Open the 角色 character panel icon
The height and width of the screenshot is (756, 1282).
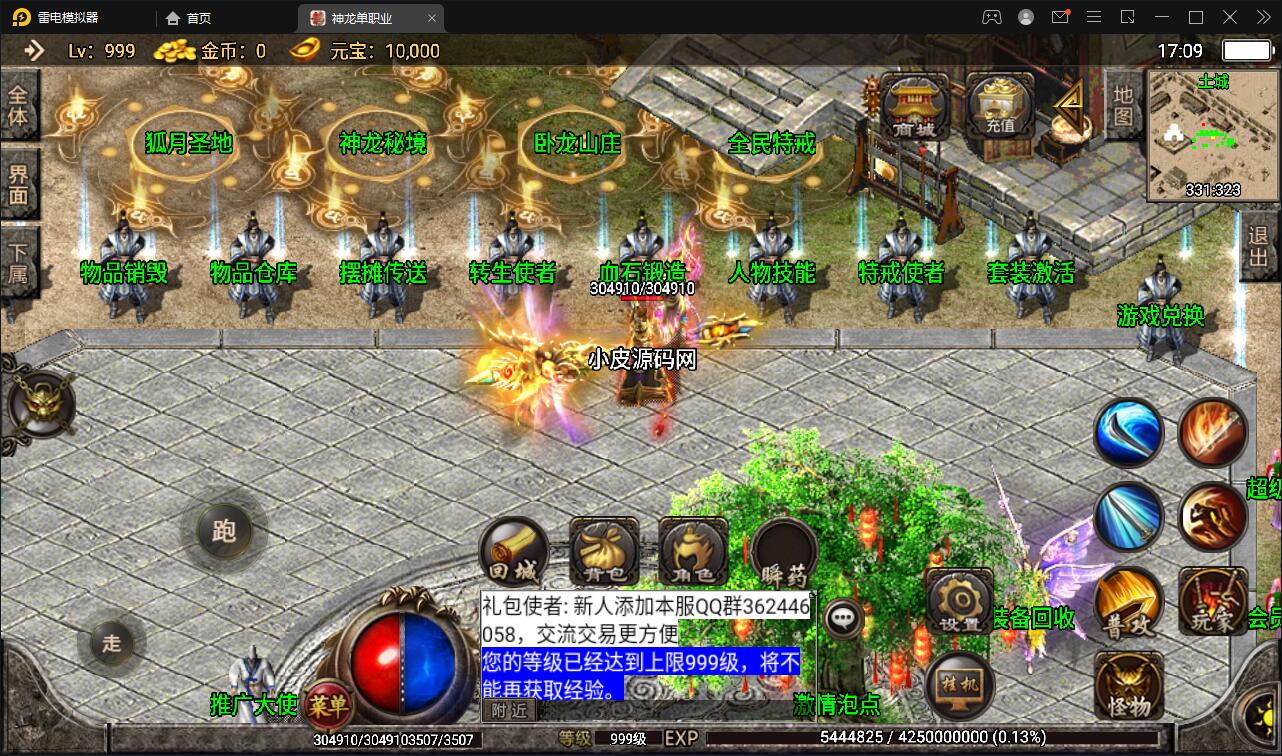pyautogui.click(x=692, y=549)
